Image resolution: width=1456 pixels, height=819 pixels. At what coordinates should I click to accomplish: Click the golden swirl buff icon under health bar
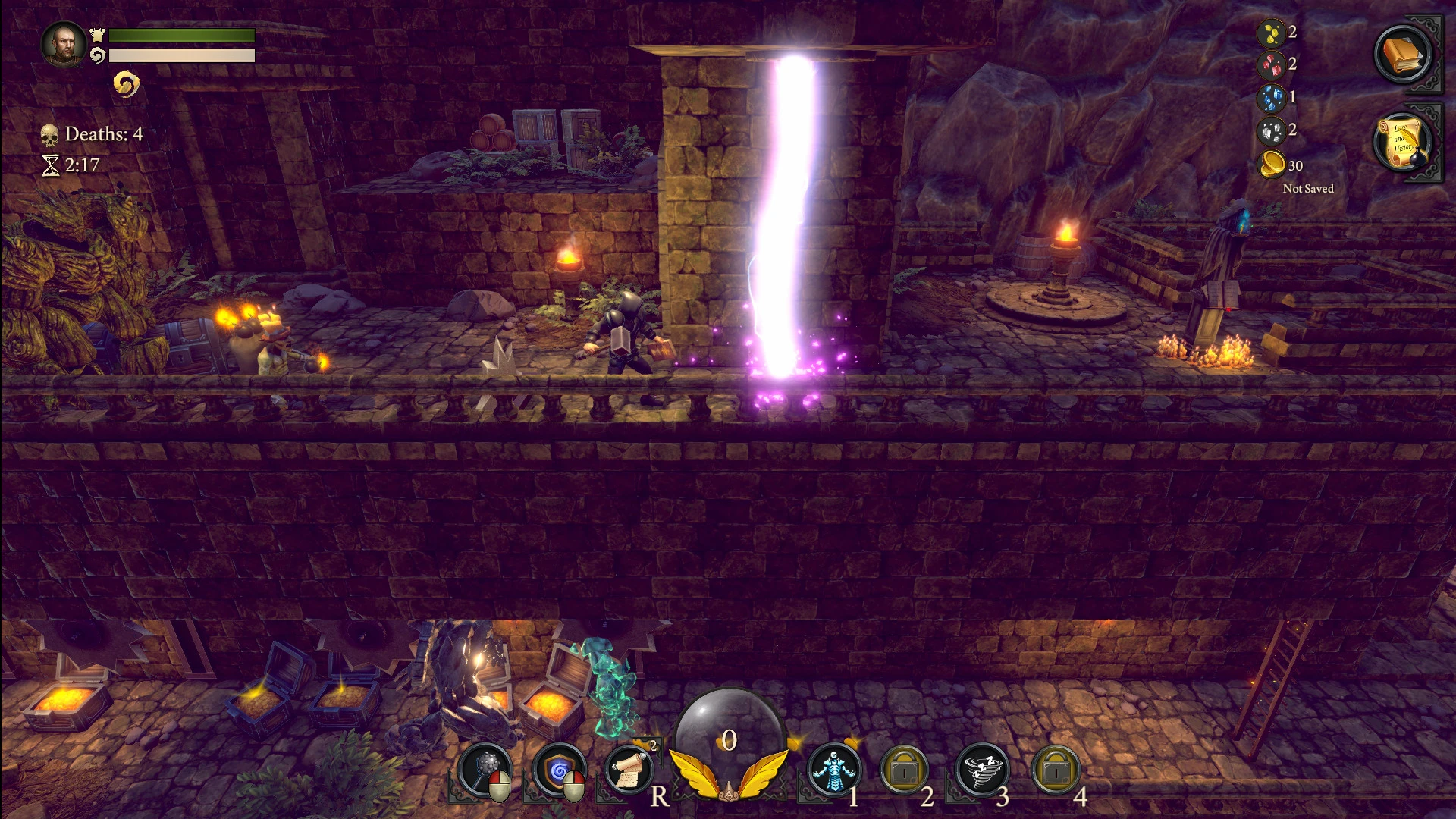click(126, 85)
